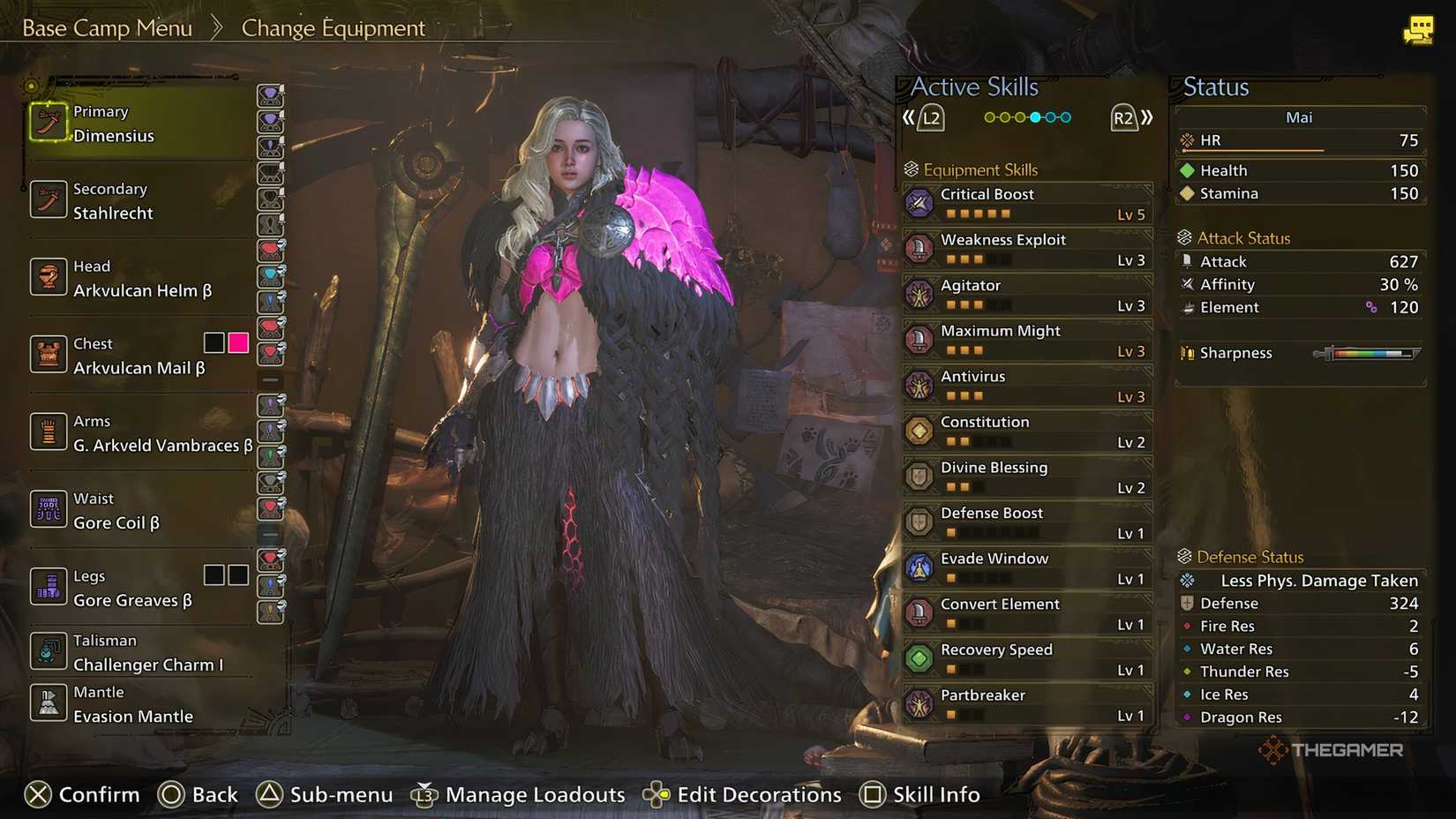Click the Sharpness icon in Attack Status

1187,352
